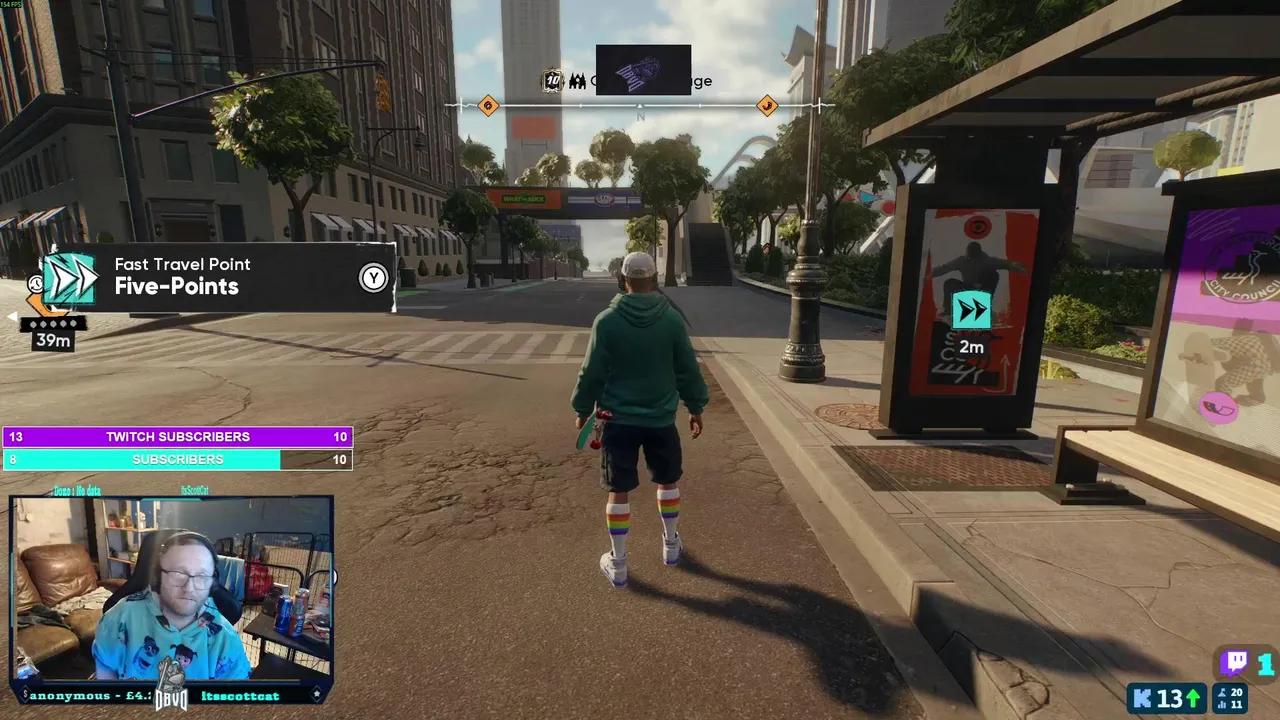Screen dimensions: 1280x720
Task: Click the Subscribers goal bar showing 8 of 10
Action: pyautogui.click(x=177, y=459)
